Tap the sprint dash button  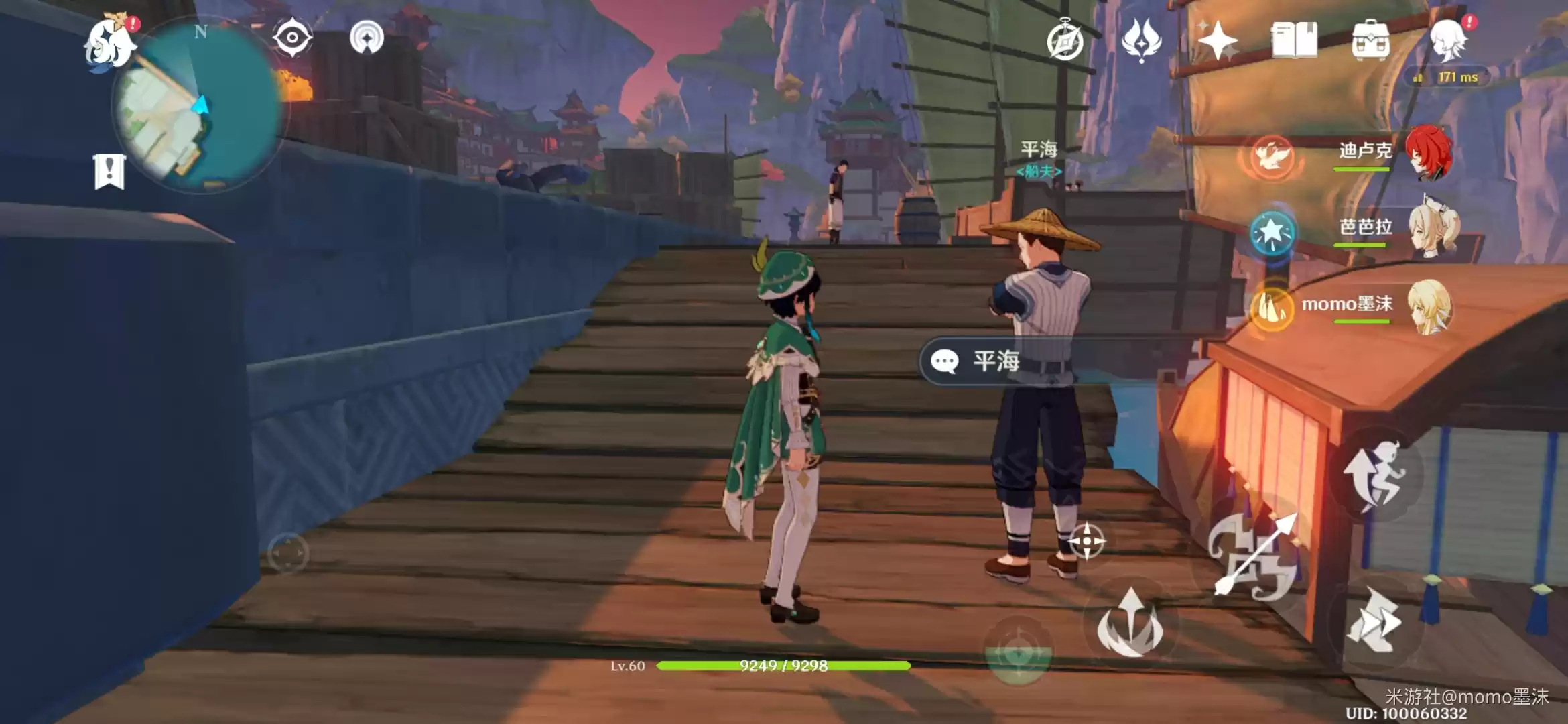[x=1374, y=621]
